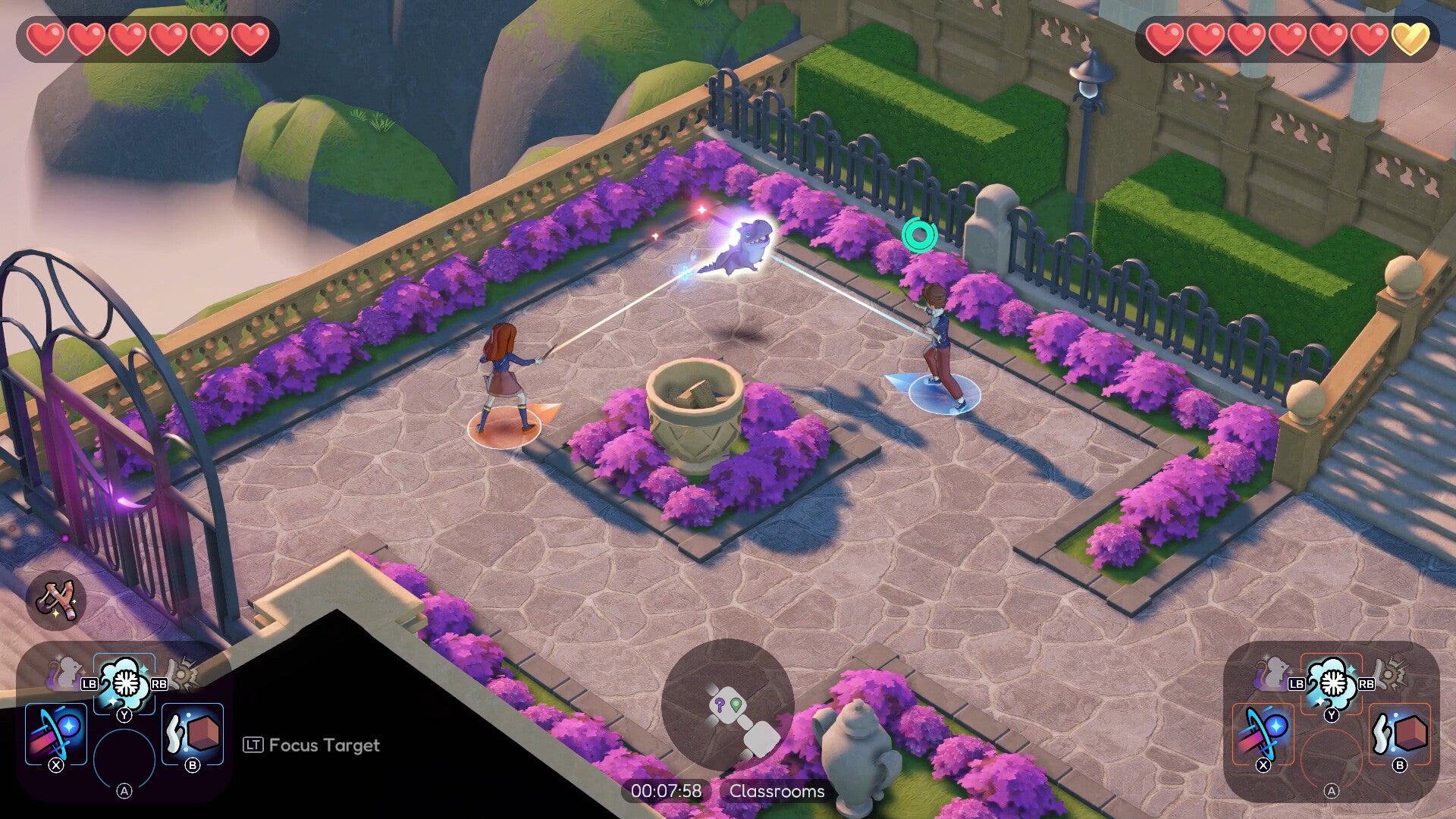Viewport: 1456px width, 819px height.
Task: Click the purple question mark map marker
Action: tap(717, 704)
